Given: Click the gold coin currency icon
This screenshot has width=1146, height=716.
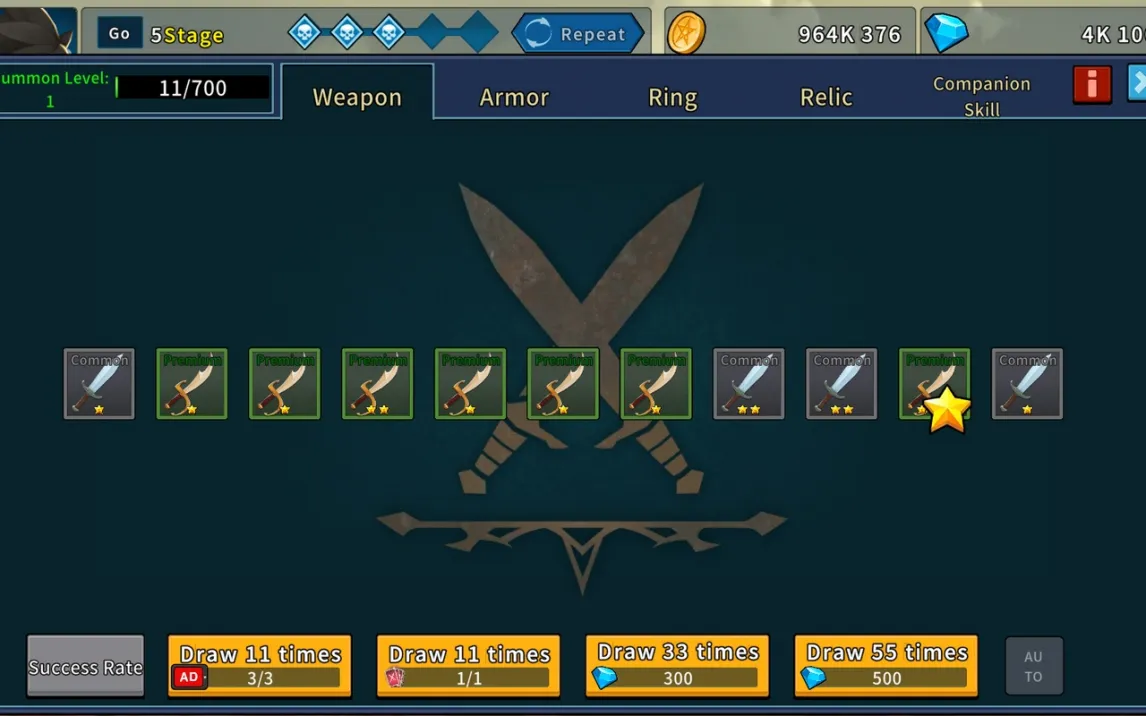Looking at the screenshot, I should (686, 33).
